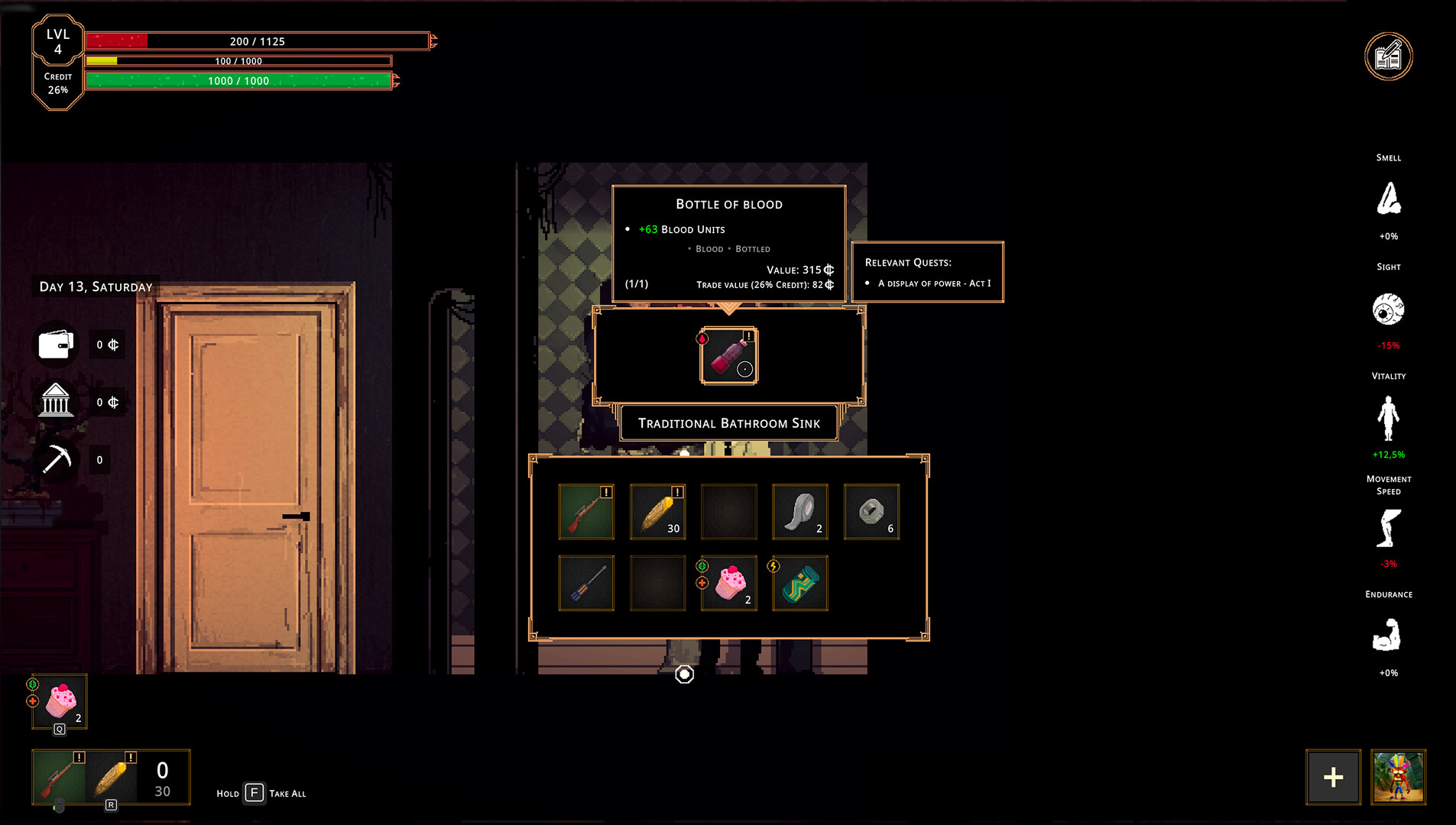Viewport: 1456px width, 825px height.
Task: Select the pickaxe mining counter icon
Action: (x=55, y=458)
